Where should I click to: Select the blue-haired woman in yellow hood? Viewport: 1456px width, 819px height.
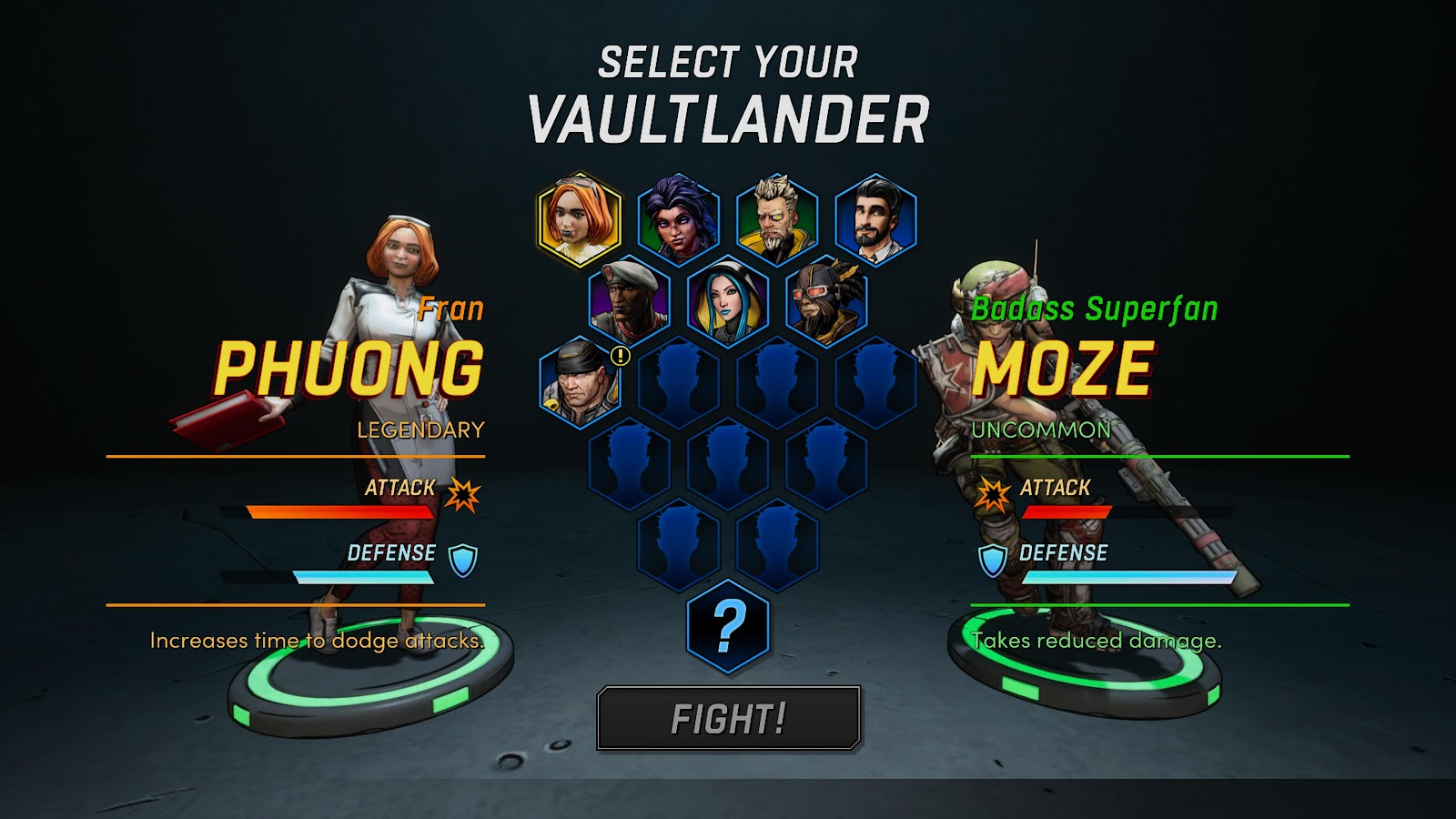[x=728, y=301]
